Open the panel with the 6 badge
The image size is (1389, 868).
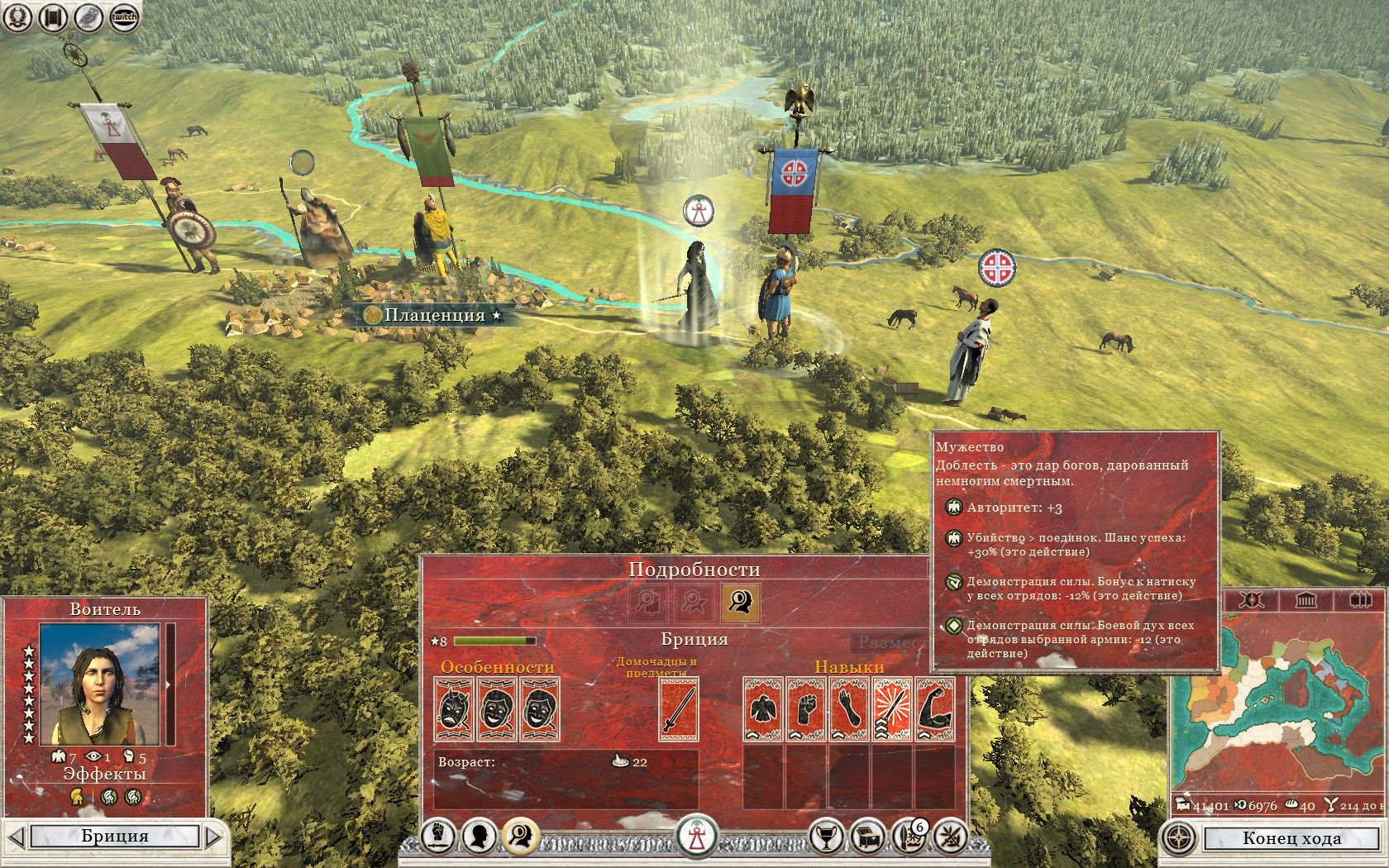pyautogui.click(x=909, y=837)
